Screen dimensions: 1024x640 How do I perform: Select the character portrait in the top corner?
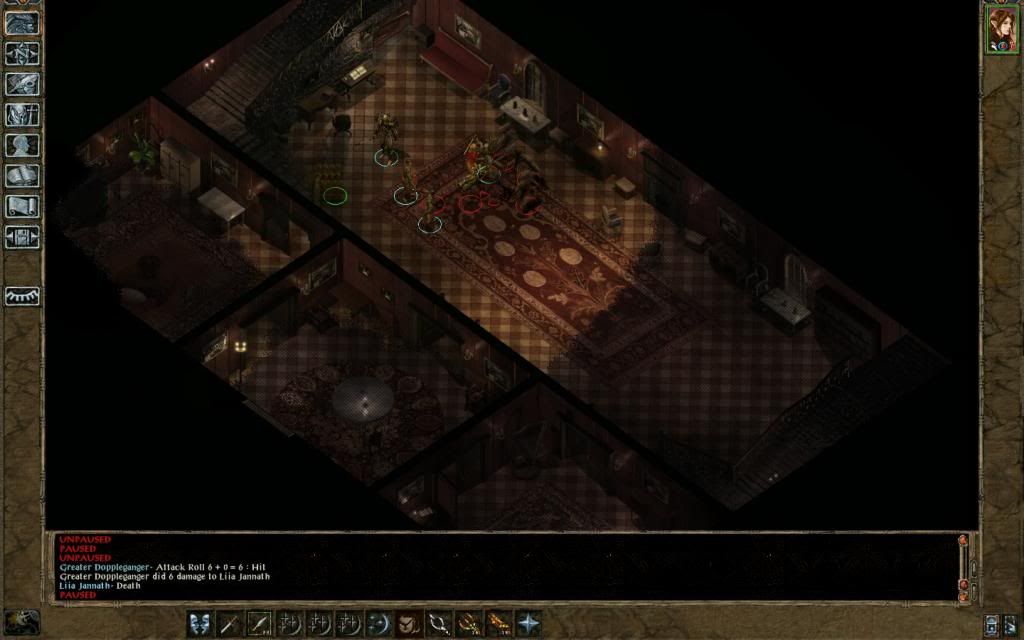[x=1000, y=29]
